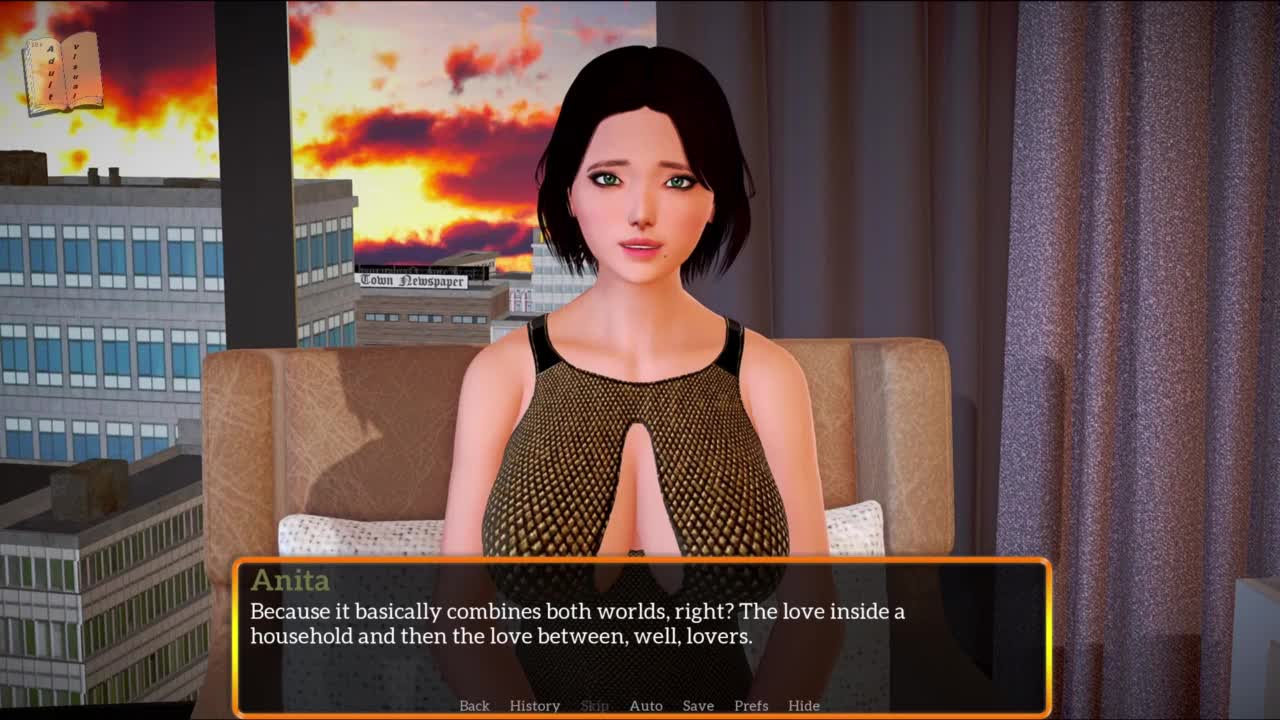Open the dialogue History log
Image resolution: width=1280 pixels, height=720 pixels.
point(535,706)
